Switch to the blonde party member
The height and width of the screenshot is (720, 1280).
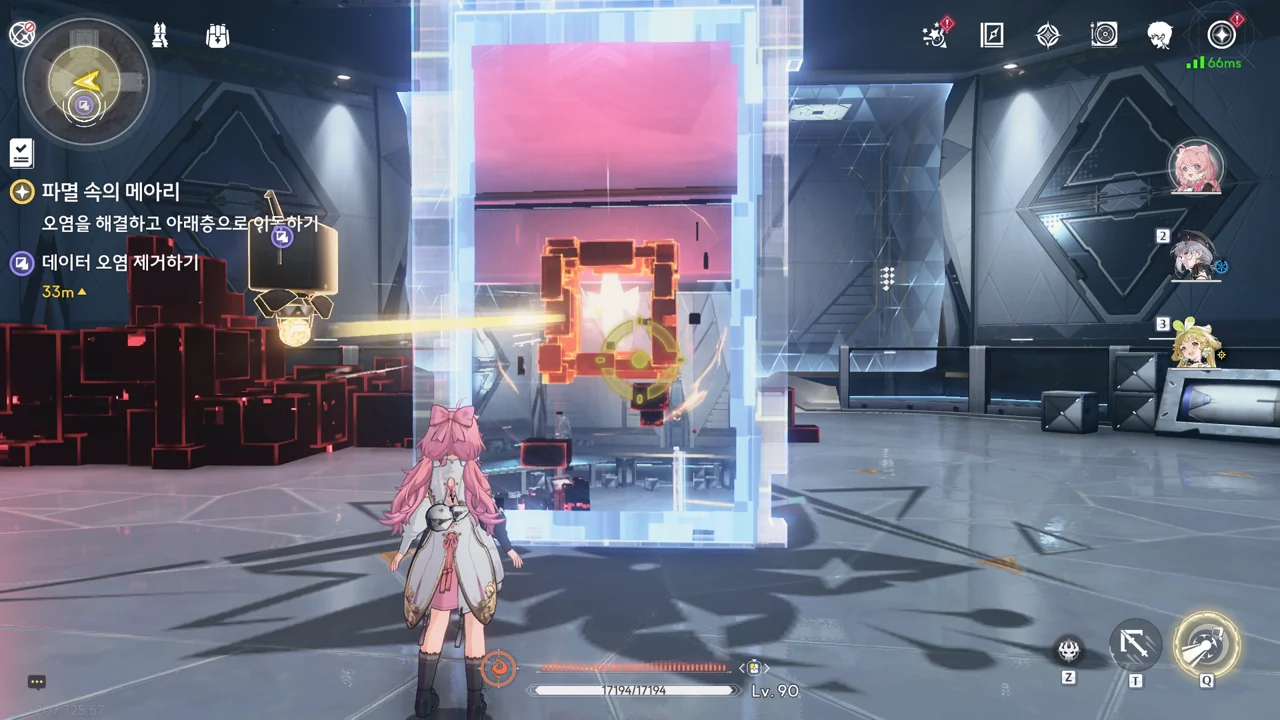[1197, 343]
